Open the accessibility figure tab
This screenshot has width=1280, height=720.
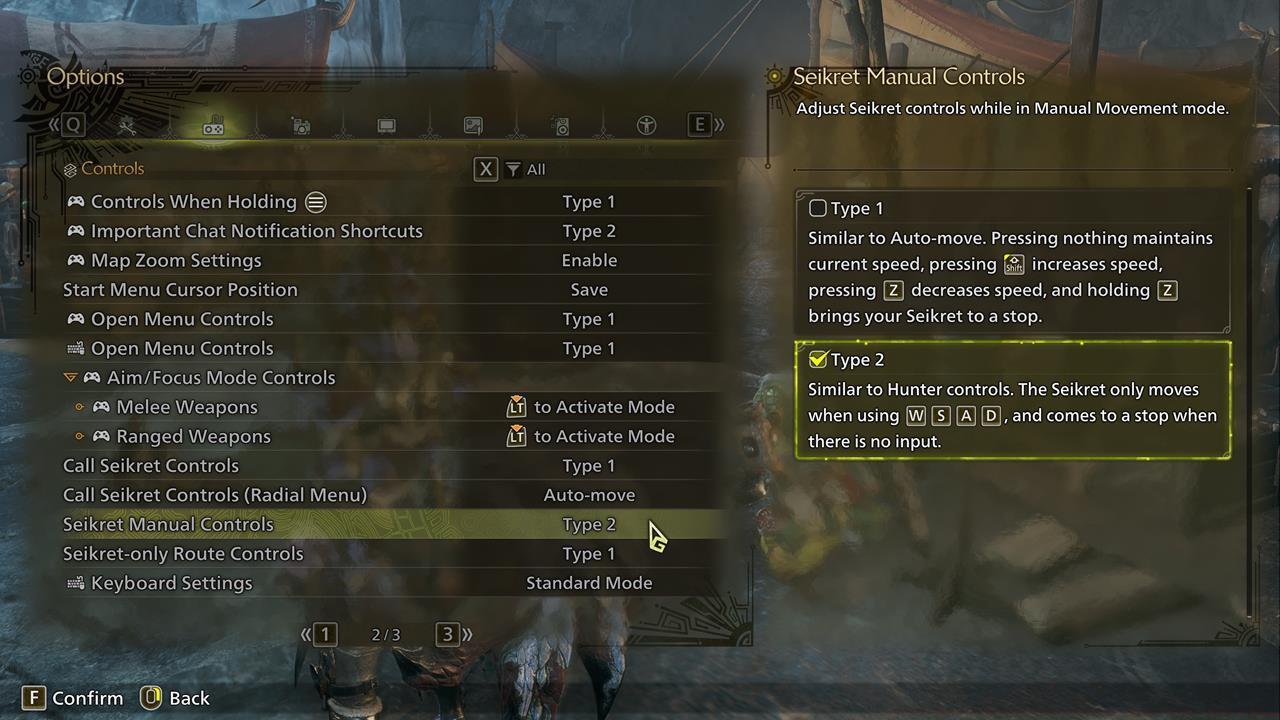coord(646,126)
